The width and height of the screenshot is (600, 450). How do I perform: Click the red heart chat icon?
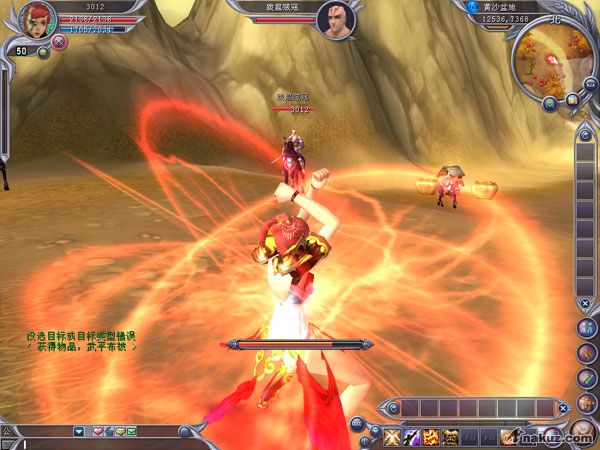97,431
